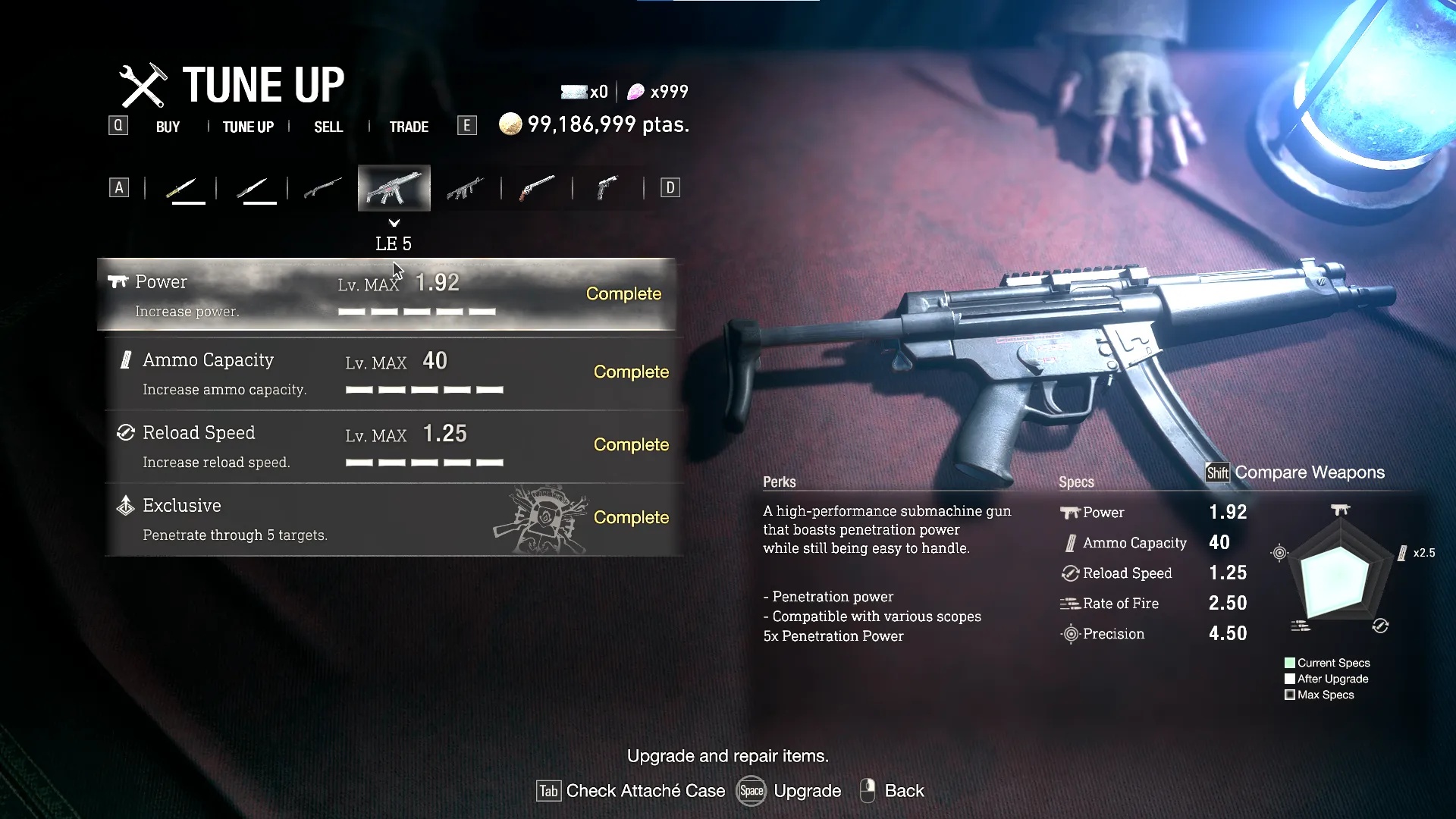Select the all-silver combat knife
Viewport: 1456px width, 819px height.
click(x=253, y=188)
